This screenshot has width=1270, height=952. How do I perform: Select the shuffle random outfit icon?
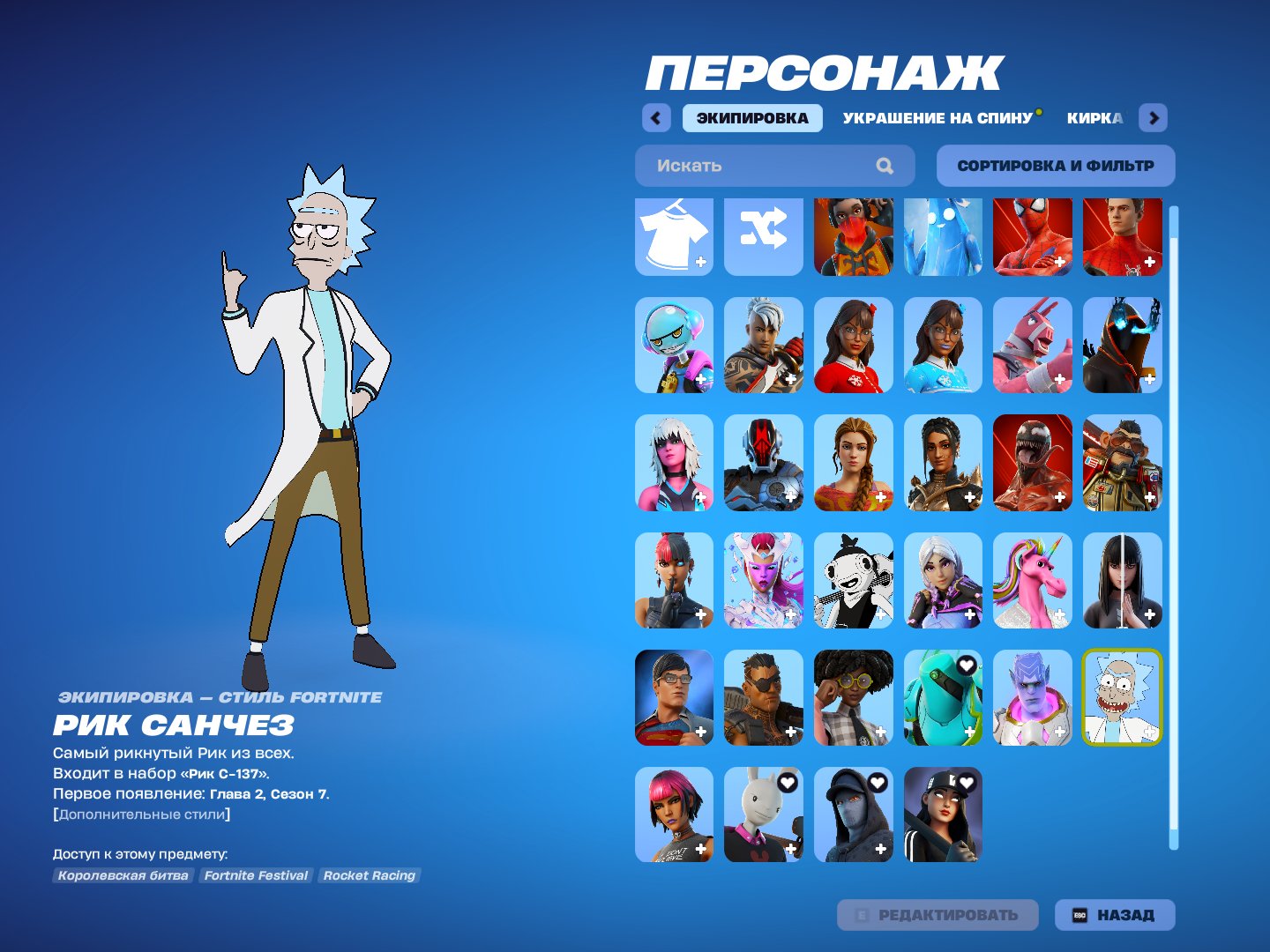pos(763,236)
